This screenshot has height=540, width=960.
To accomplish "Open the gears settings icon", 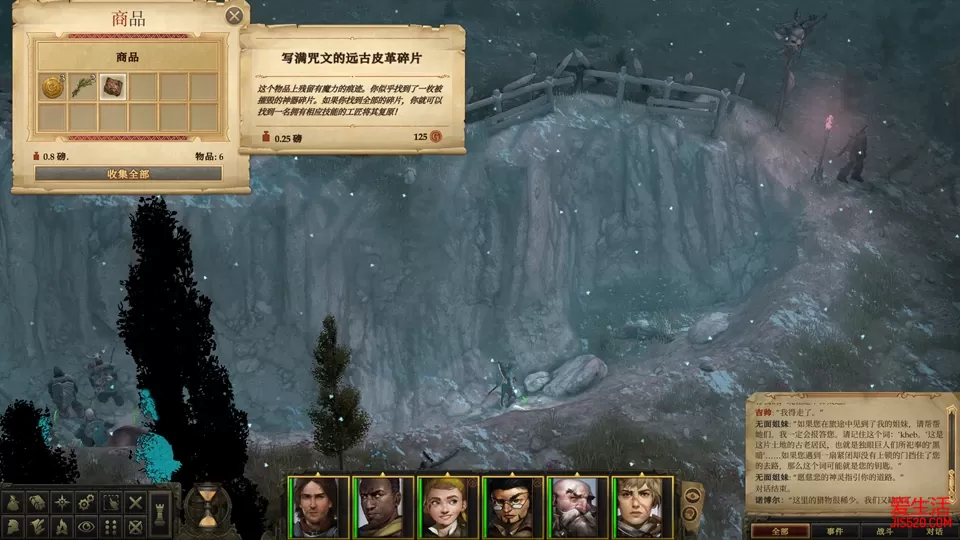I will pyautogui.click(x=87, y=501).
